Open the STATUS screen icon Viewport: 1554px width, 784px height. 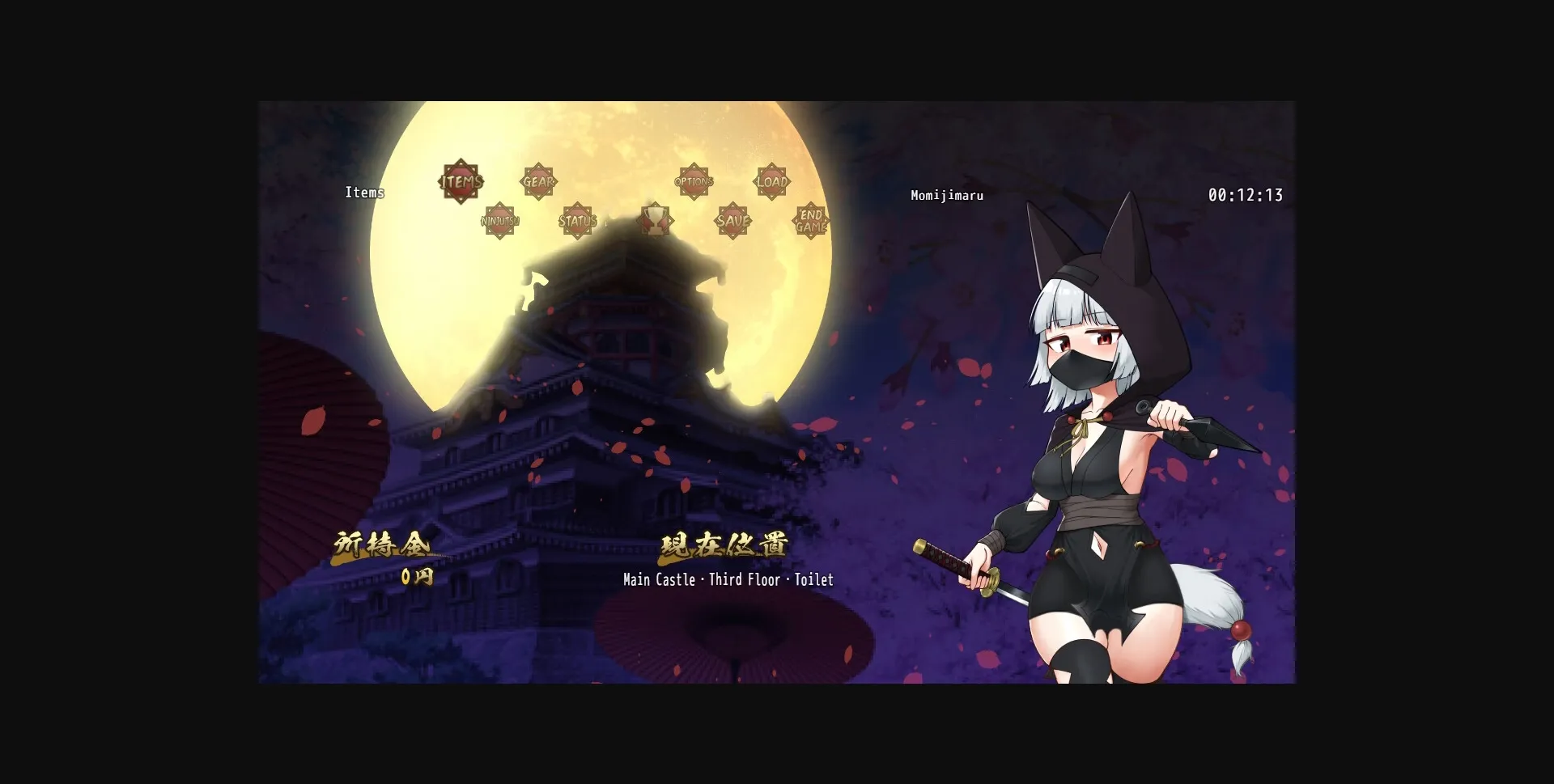(x=578, y=220)
